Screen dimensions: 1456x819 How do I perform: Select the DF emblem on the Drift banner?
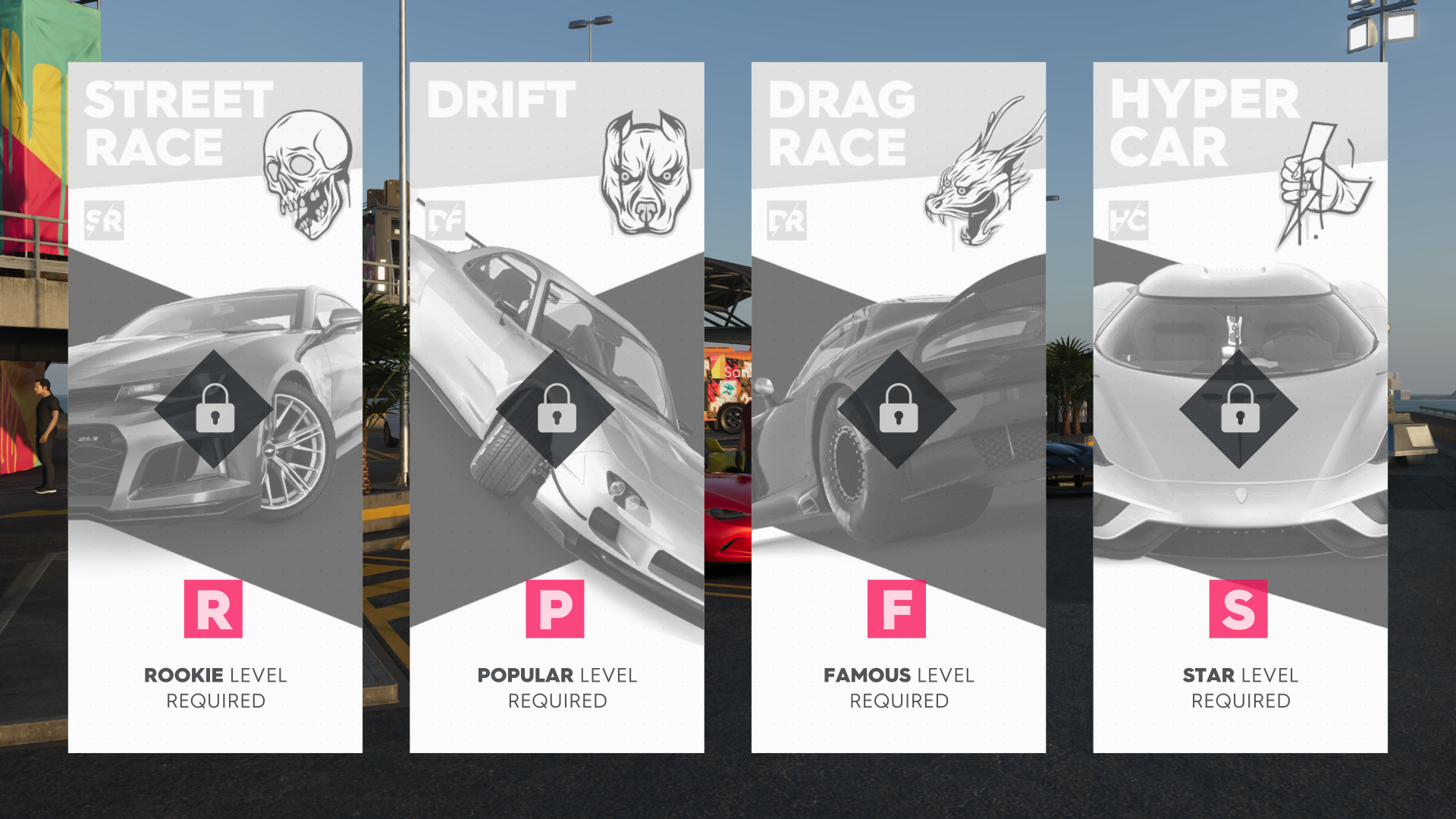tap(447, 221)
